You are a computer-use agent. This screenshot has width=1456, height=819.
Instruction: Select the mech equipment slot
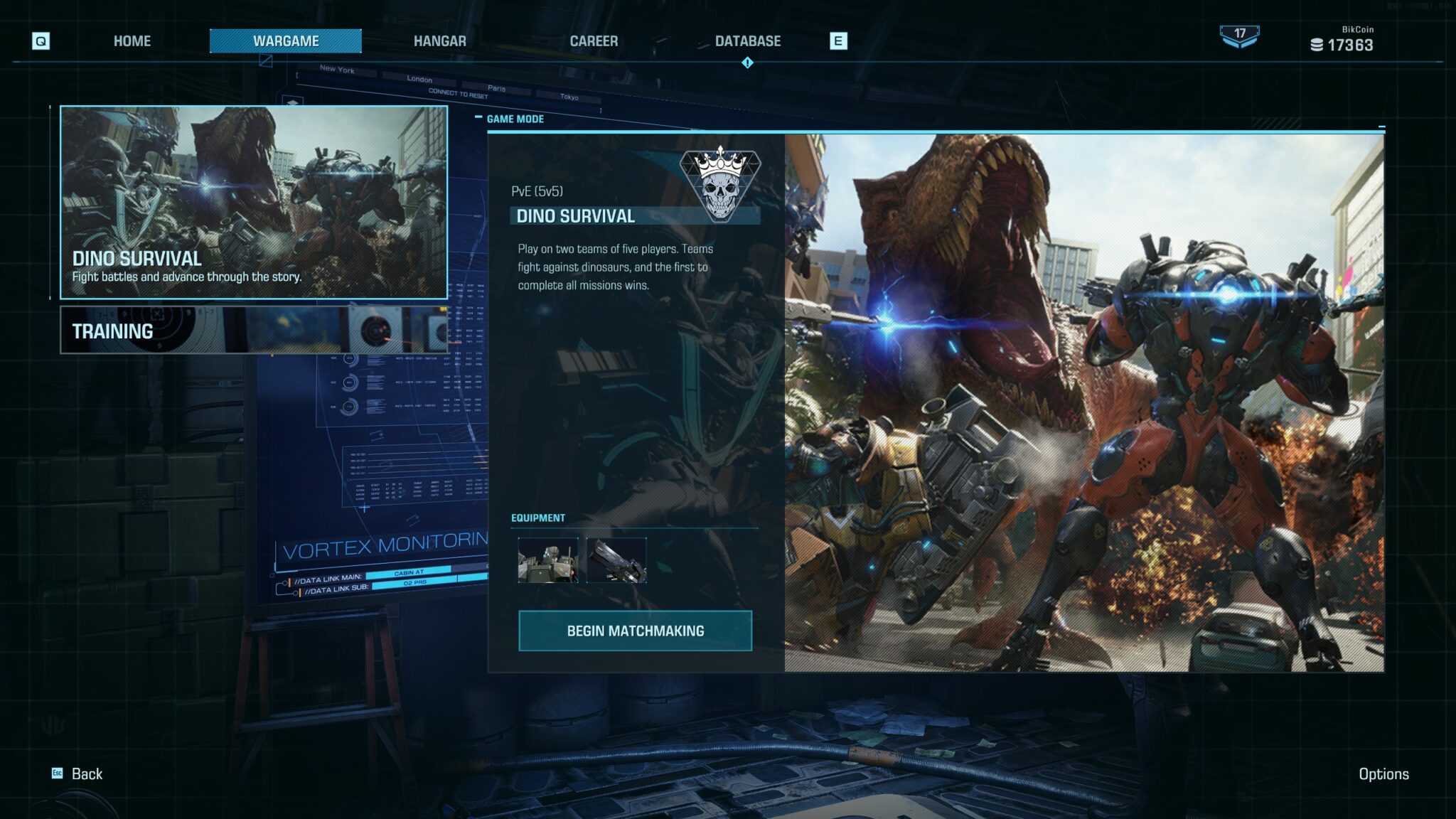(x=547, y=560)
